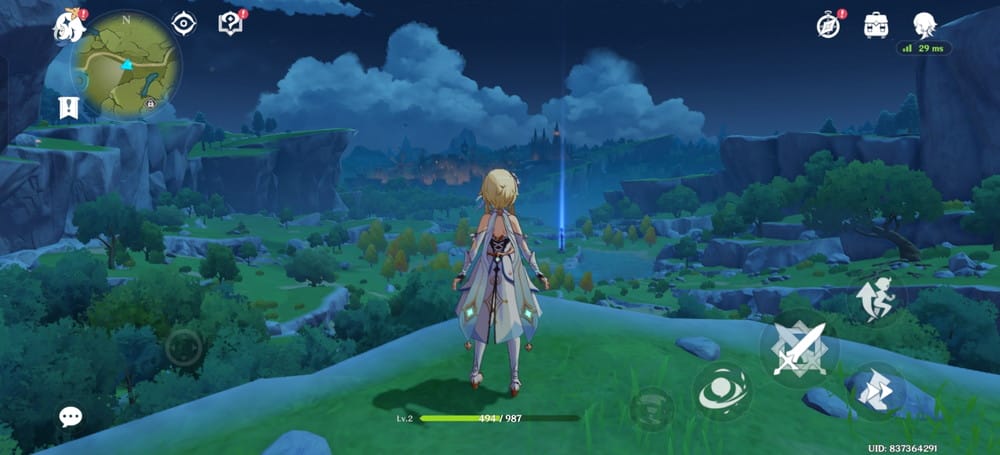Open the tutorial book with question mark
1000x455 pixels.
tap(230, 23)
